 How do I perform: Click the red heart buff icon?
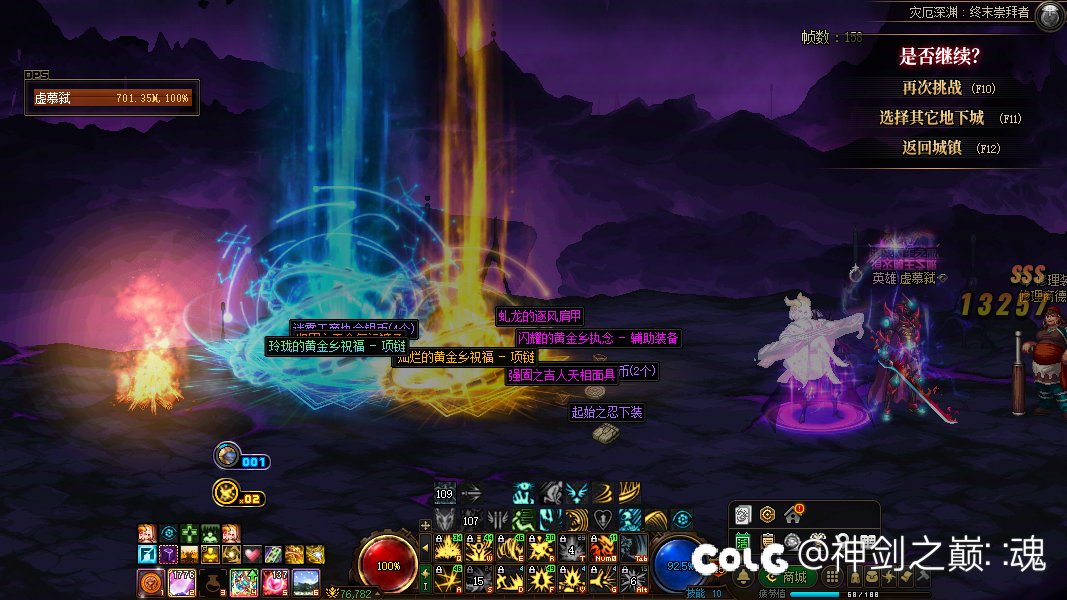(252, 554)
